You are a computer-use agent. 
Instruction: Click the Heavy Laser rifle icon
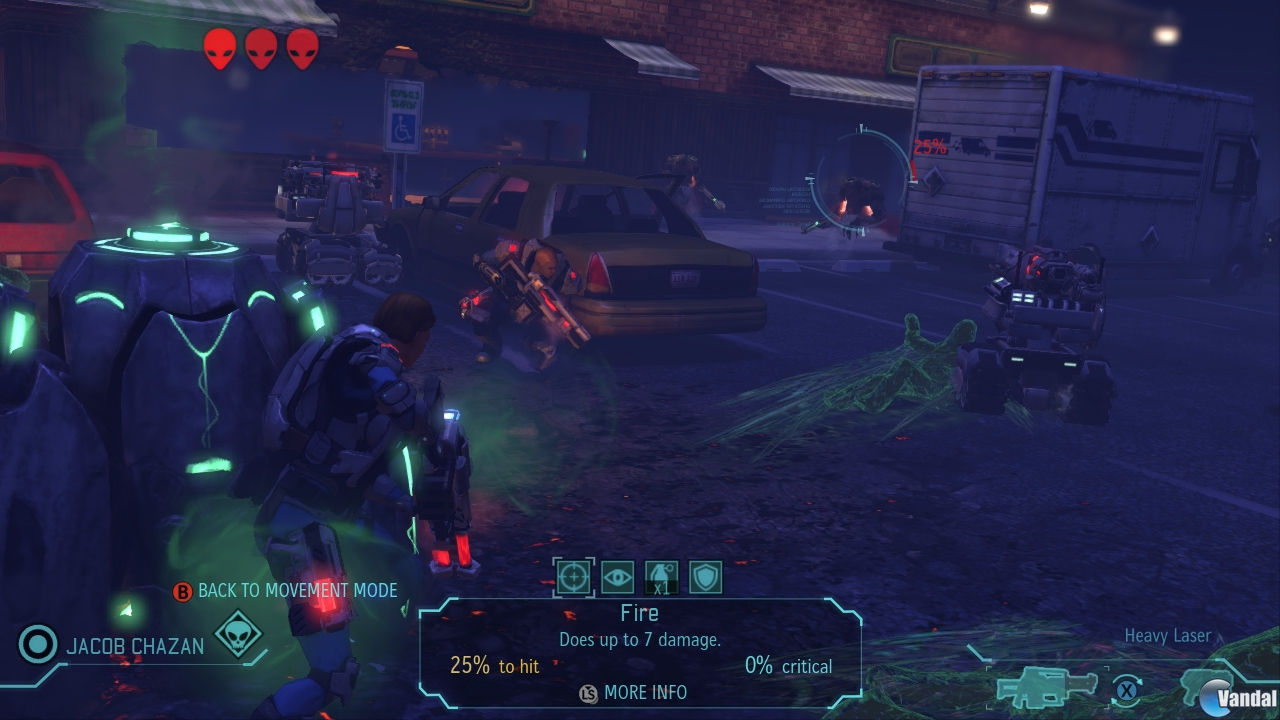pyautogui.click(x=1045, y=688)
